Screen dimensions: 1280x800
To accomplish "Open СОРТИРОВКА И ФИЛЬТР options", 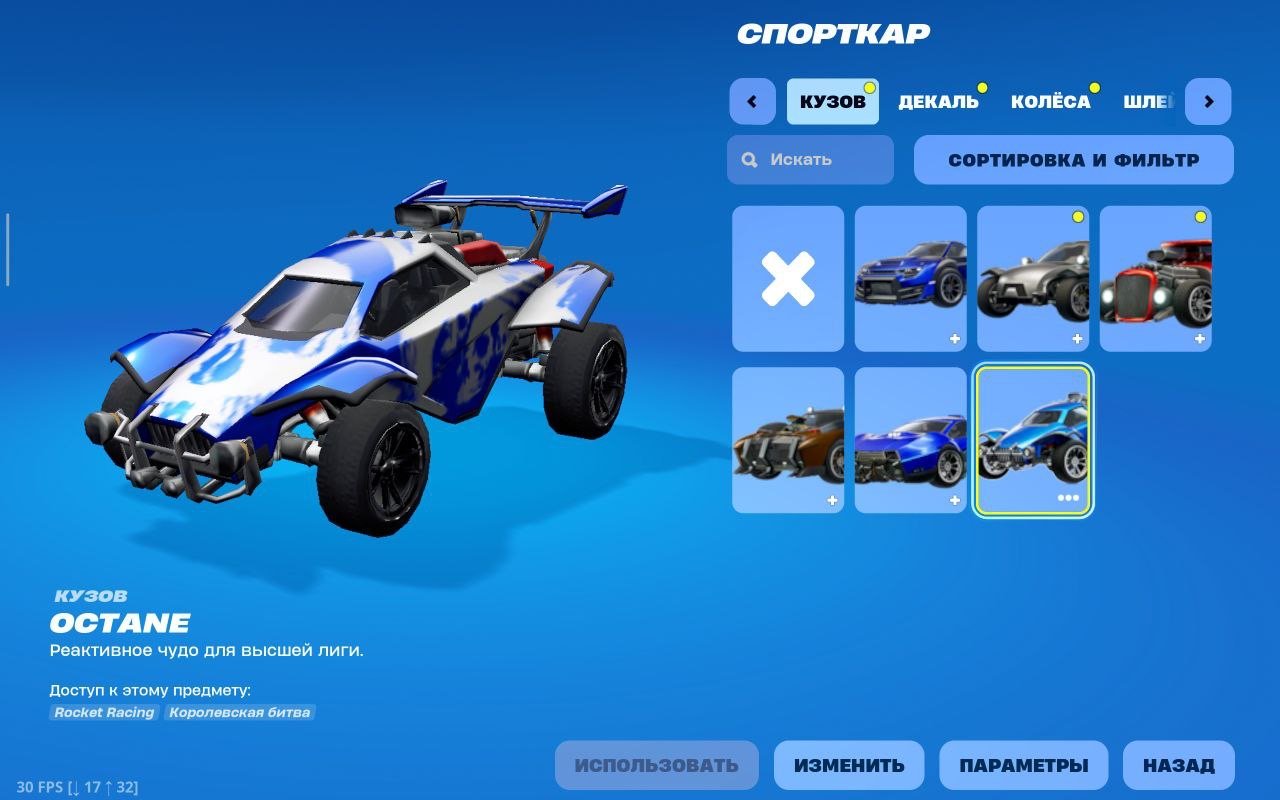I will 1074,160.
